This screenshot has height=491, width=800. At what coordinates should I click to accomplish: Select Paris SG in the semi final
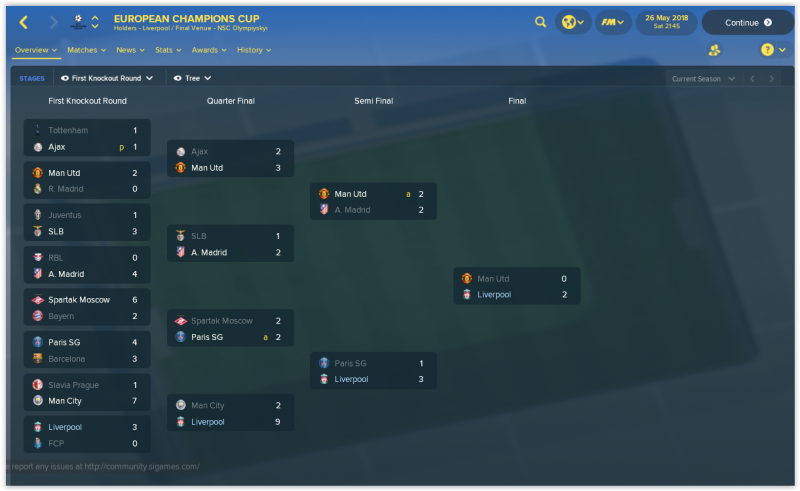tap(350, 363)
